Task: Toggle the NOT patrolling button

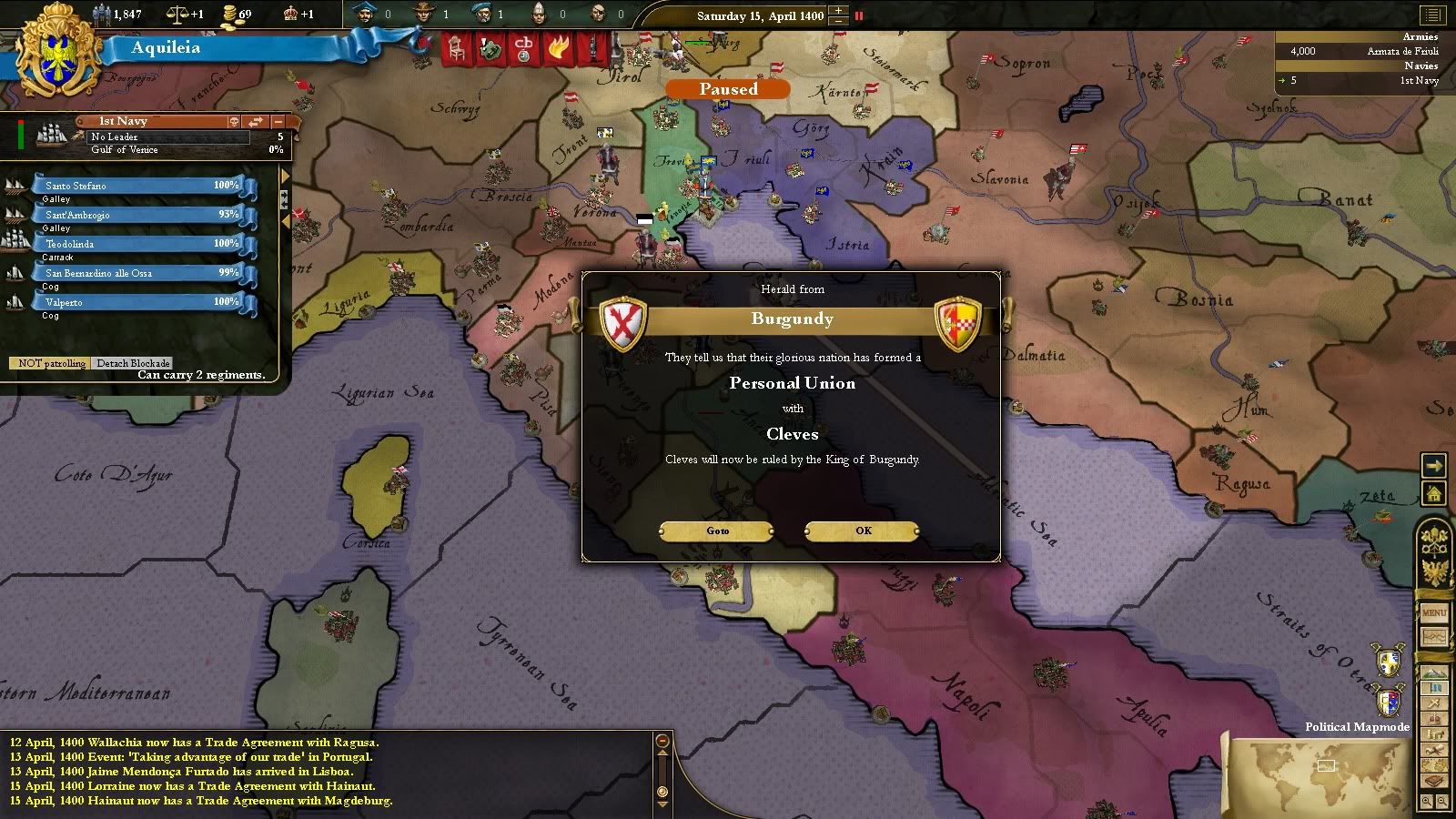Action: pos(52,363)
